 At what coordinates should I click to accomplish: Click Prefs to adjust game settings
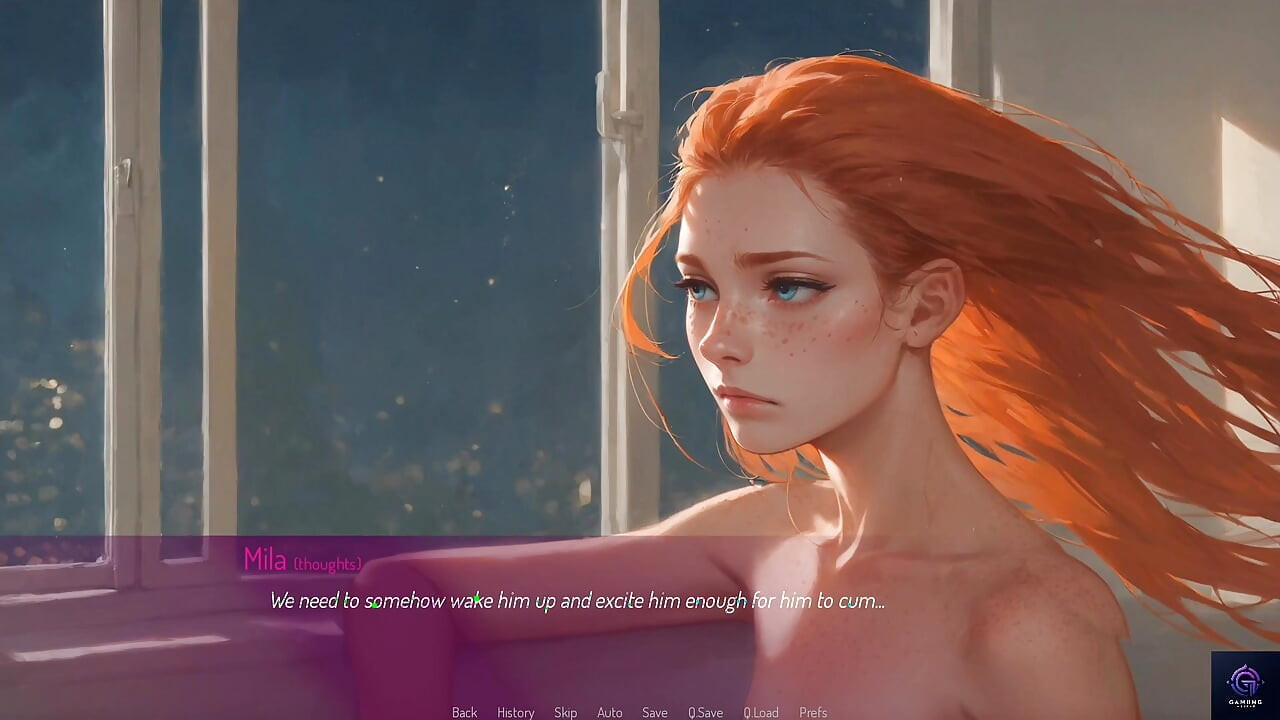pos(812,712)
